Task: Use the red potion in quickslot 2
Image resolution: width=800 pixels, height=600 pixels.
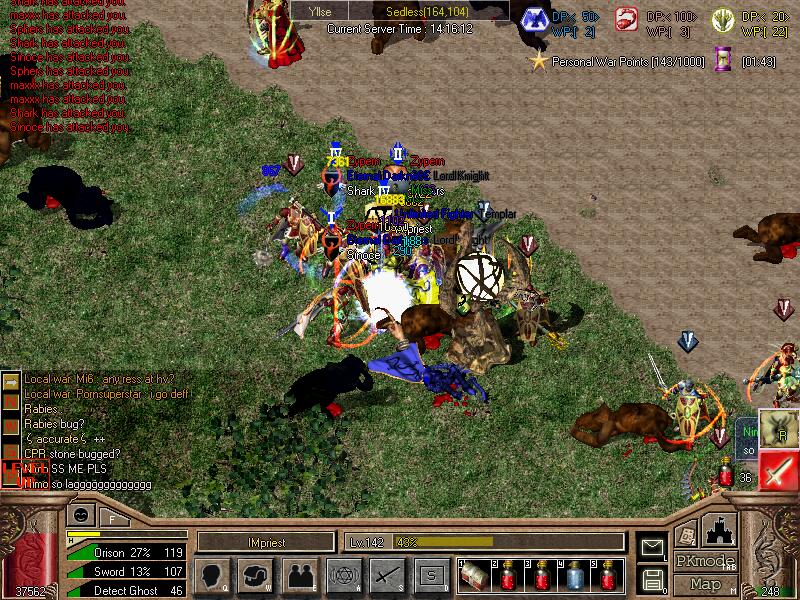Action: [509, 576]
